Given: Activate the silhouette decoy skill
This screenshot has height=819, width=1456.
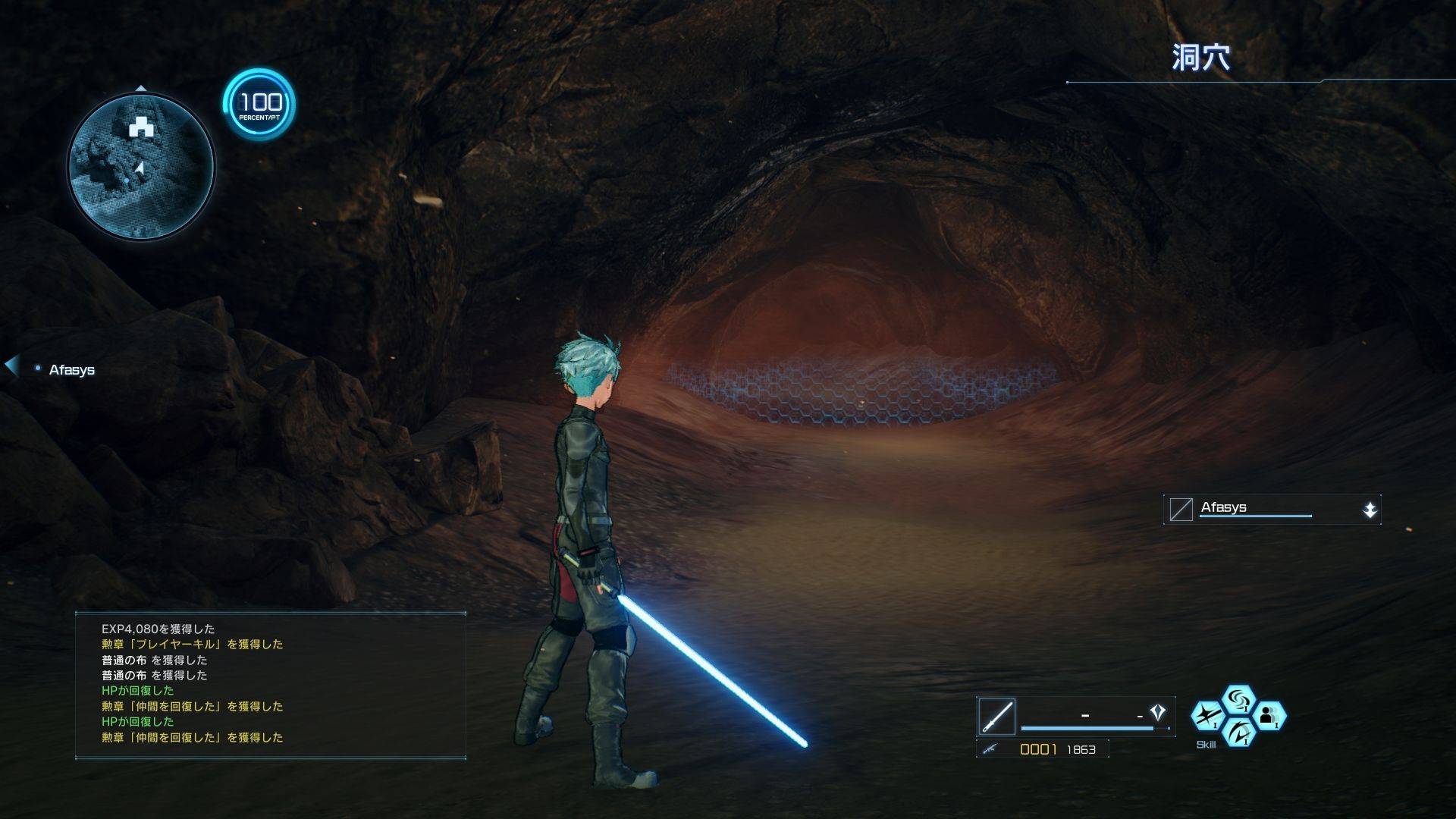Looking at the screenshot, I should point(1269,716).
